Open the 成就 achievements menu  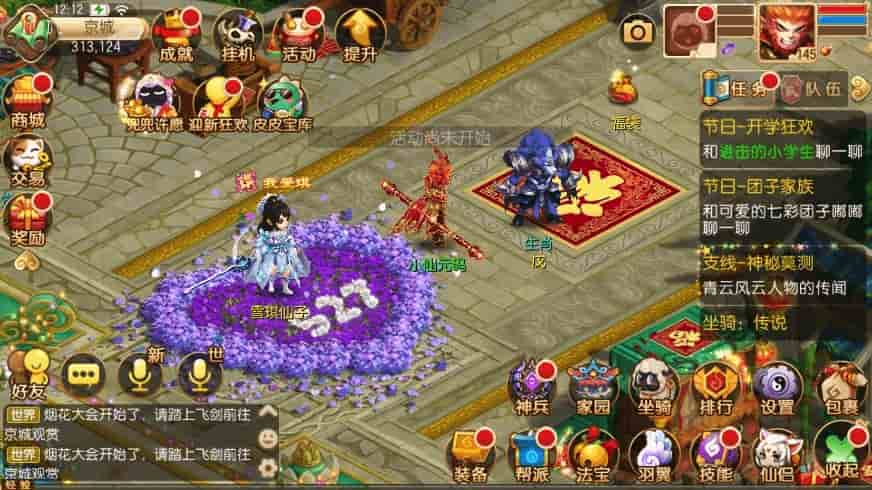[177, 34]
